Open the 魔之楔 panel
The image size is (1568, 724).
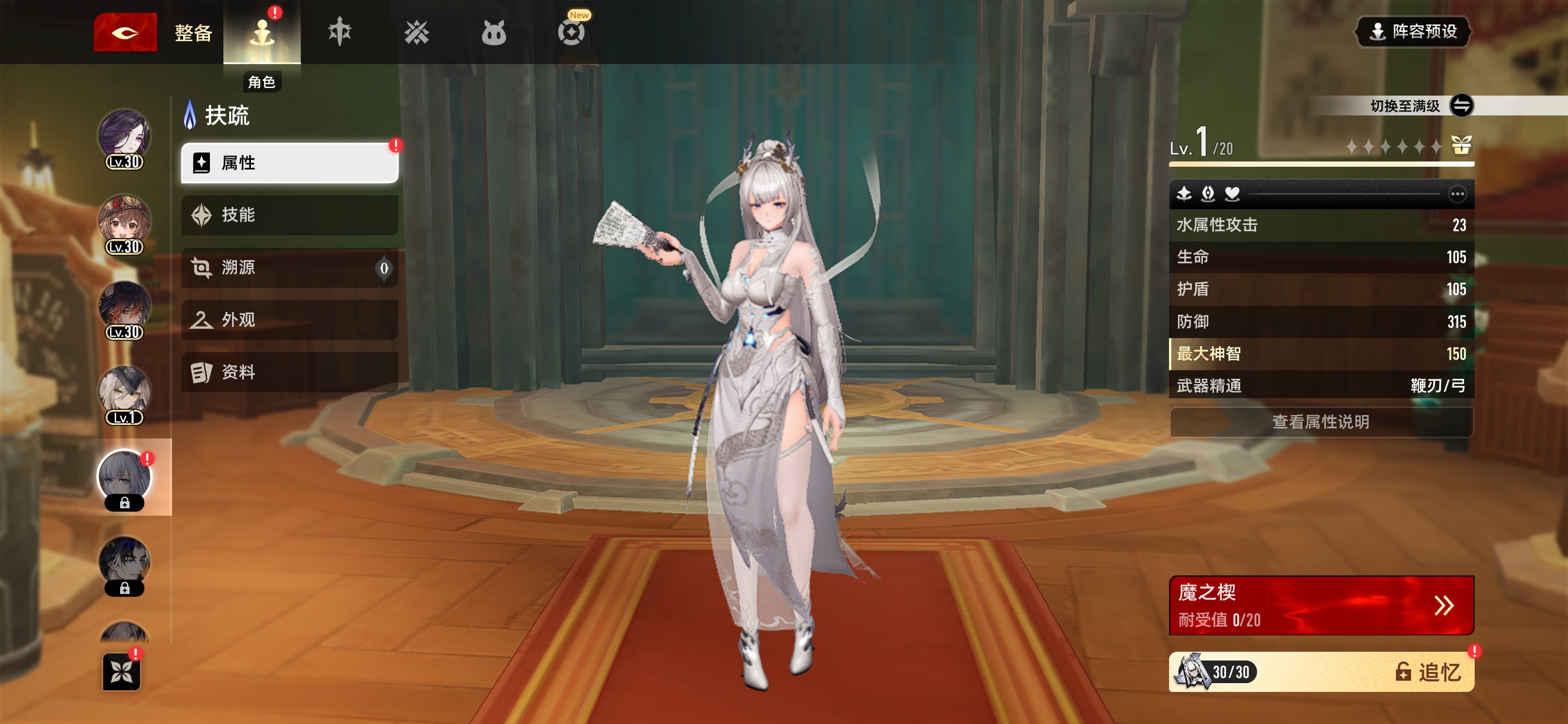pos(1321,605)
